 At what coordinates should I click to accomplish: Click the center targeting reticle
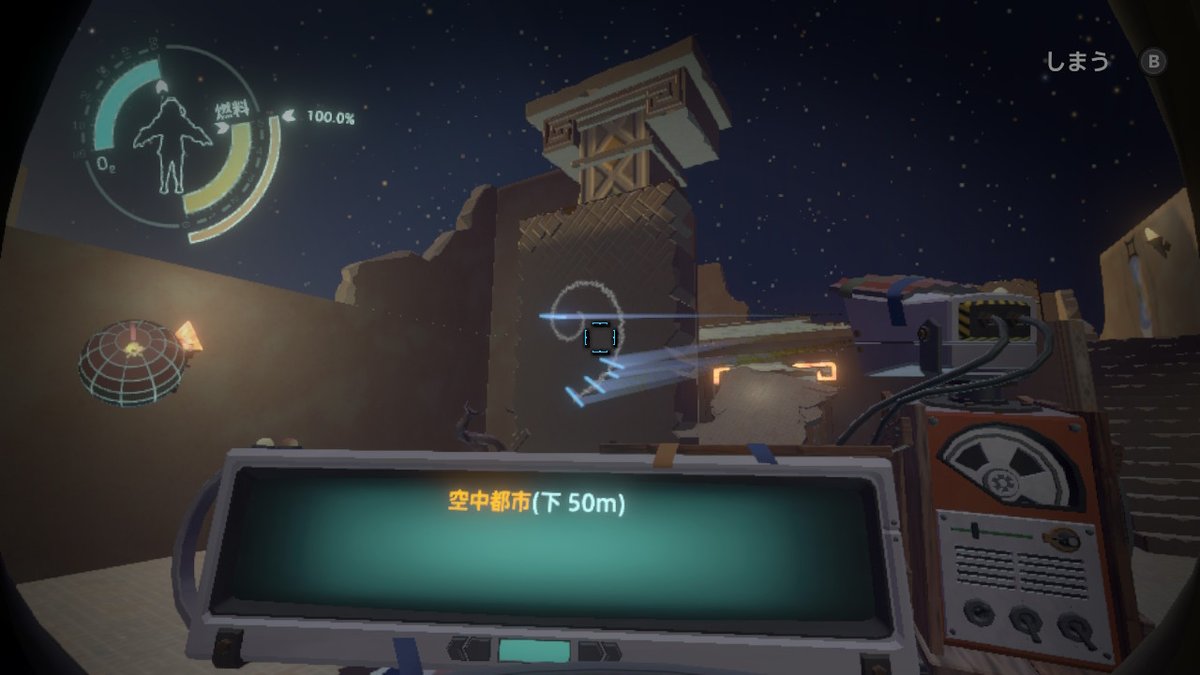click(599, 338)
